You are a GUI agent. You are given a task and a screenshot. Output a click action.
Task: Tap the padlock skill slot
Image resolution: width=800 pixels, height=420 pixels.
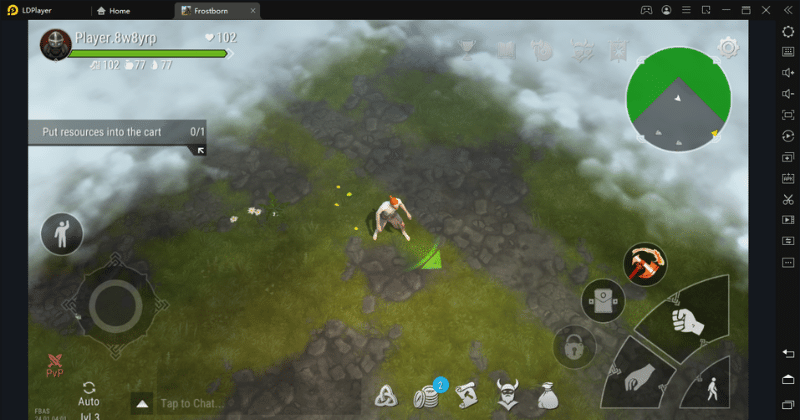pos(574,348)
